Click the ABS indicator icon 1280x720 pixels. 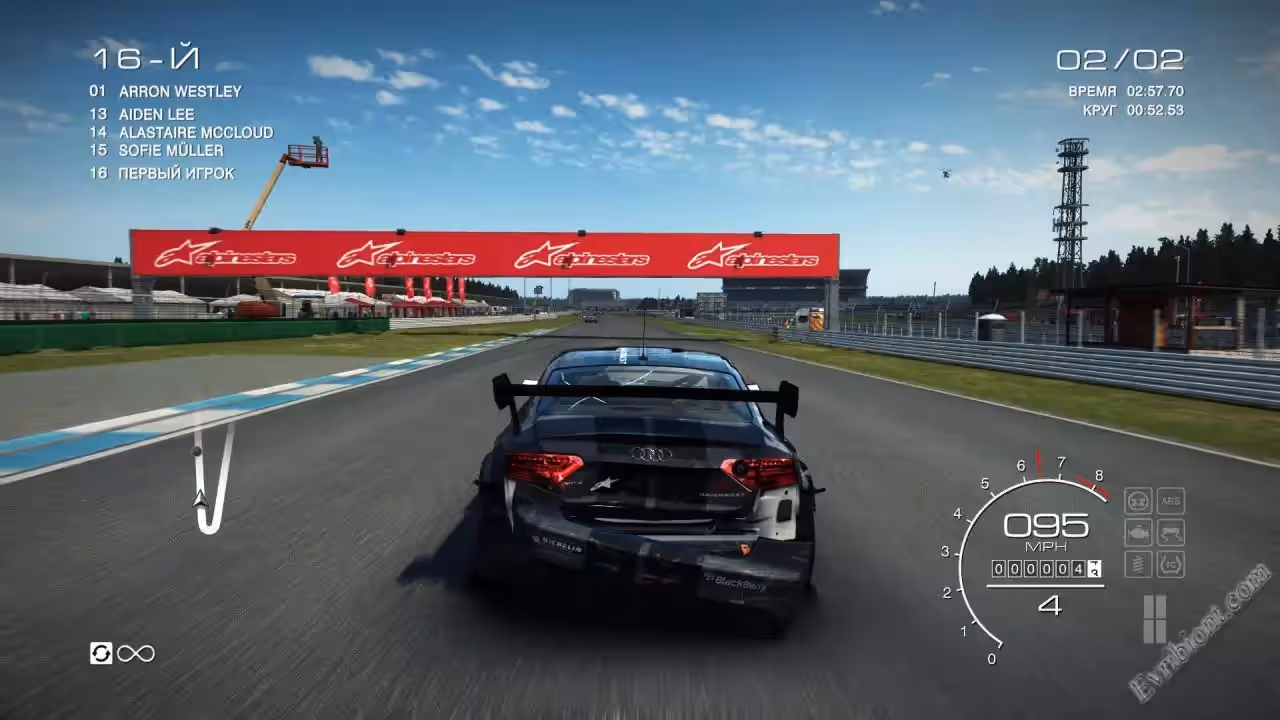pyautogui.click(x=1171, y=500)
